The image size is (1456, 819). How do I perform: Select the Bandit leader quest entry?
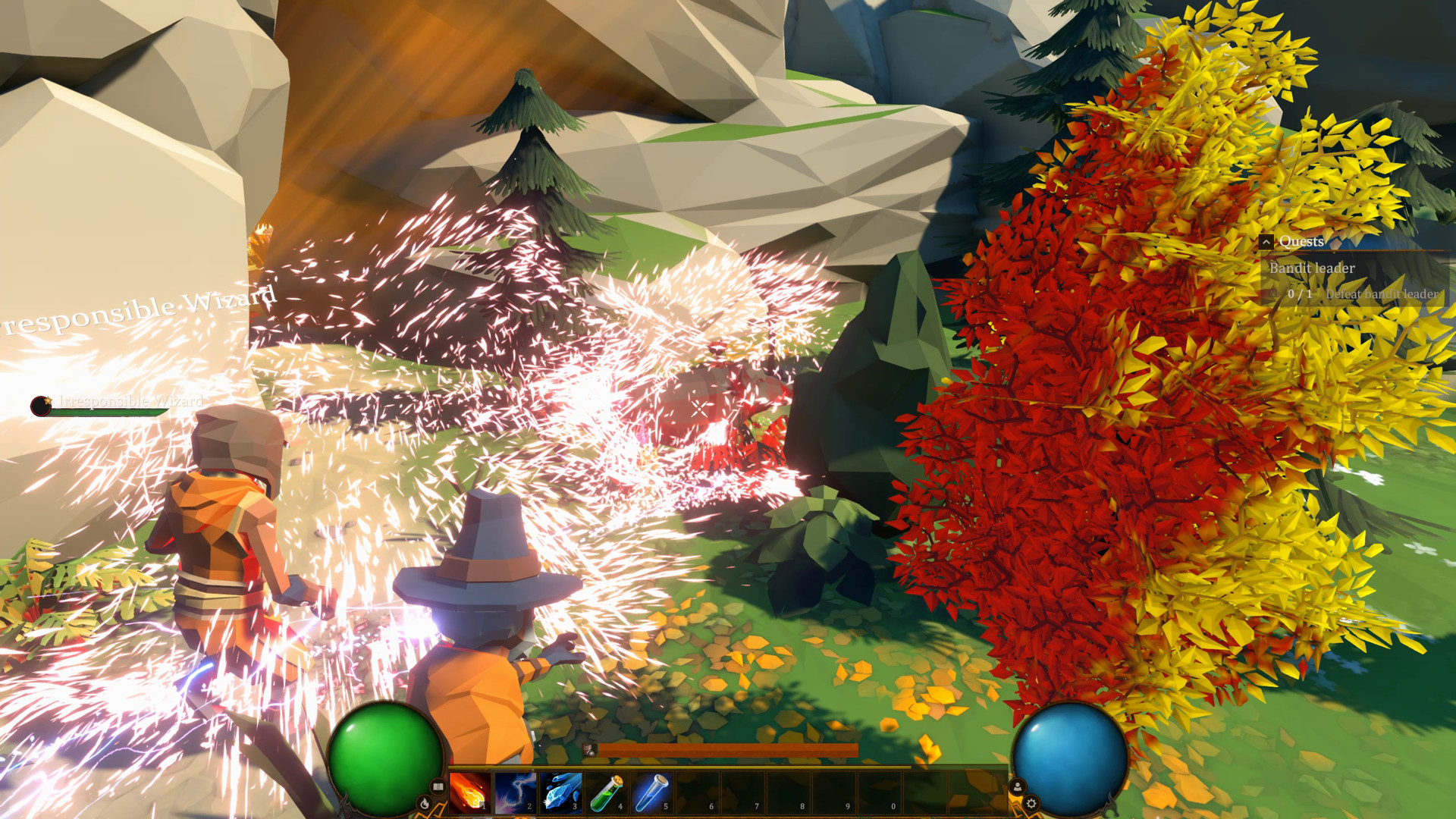coord(1313,268)
